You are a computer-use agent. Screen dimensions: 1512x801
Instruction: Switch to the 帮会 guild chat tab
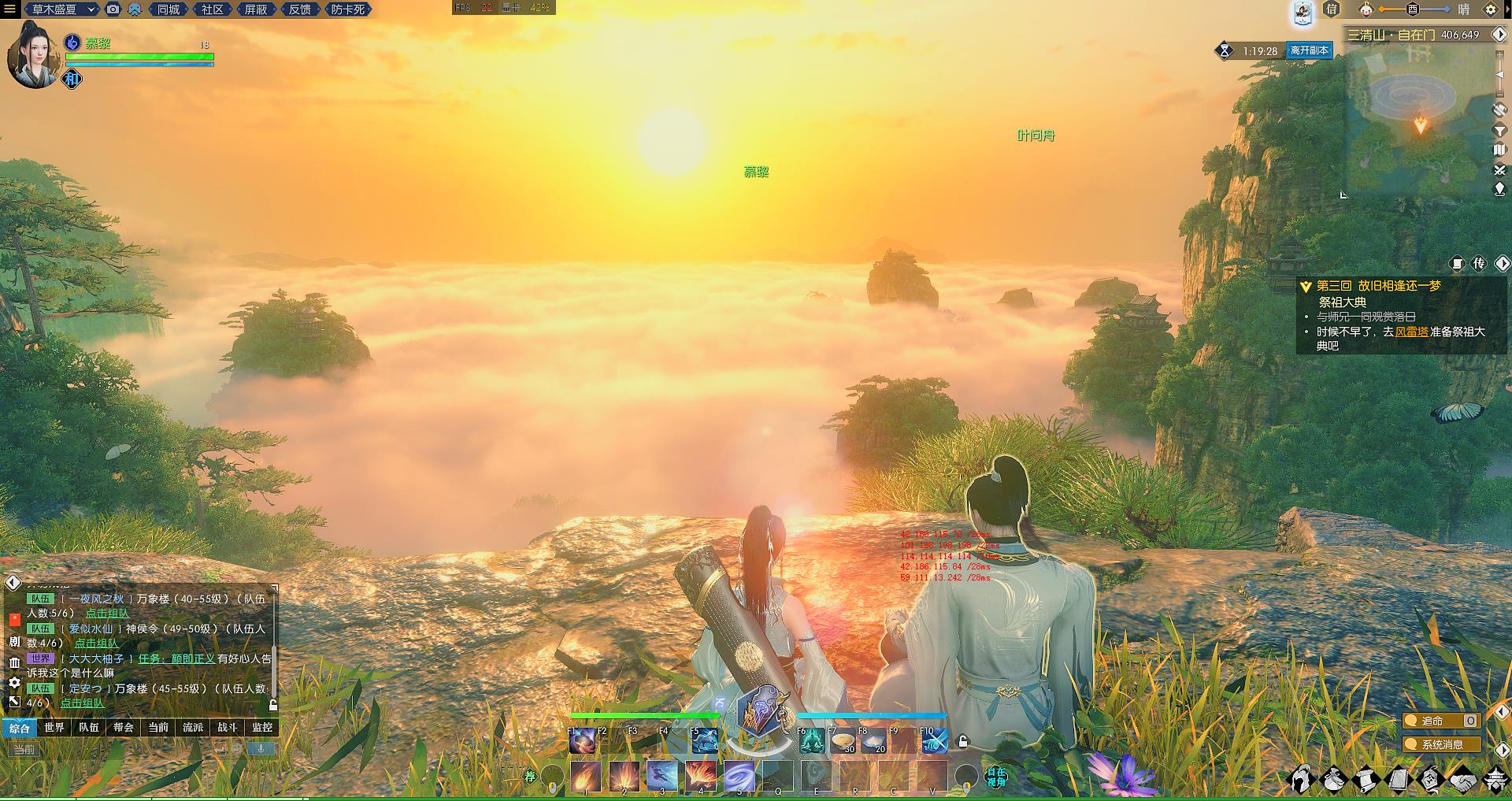[124, 728]
